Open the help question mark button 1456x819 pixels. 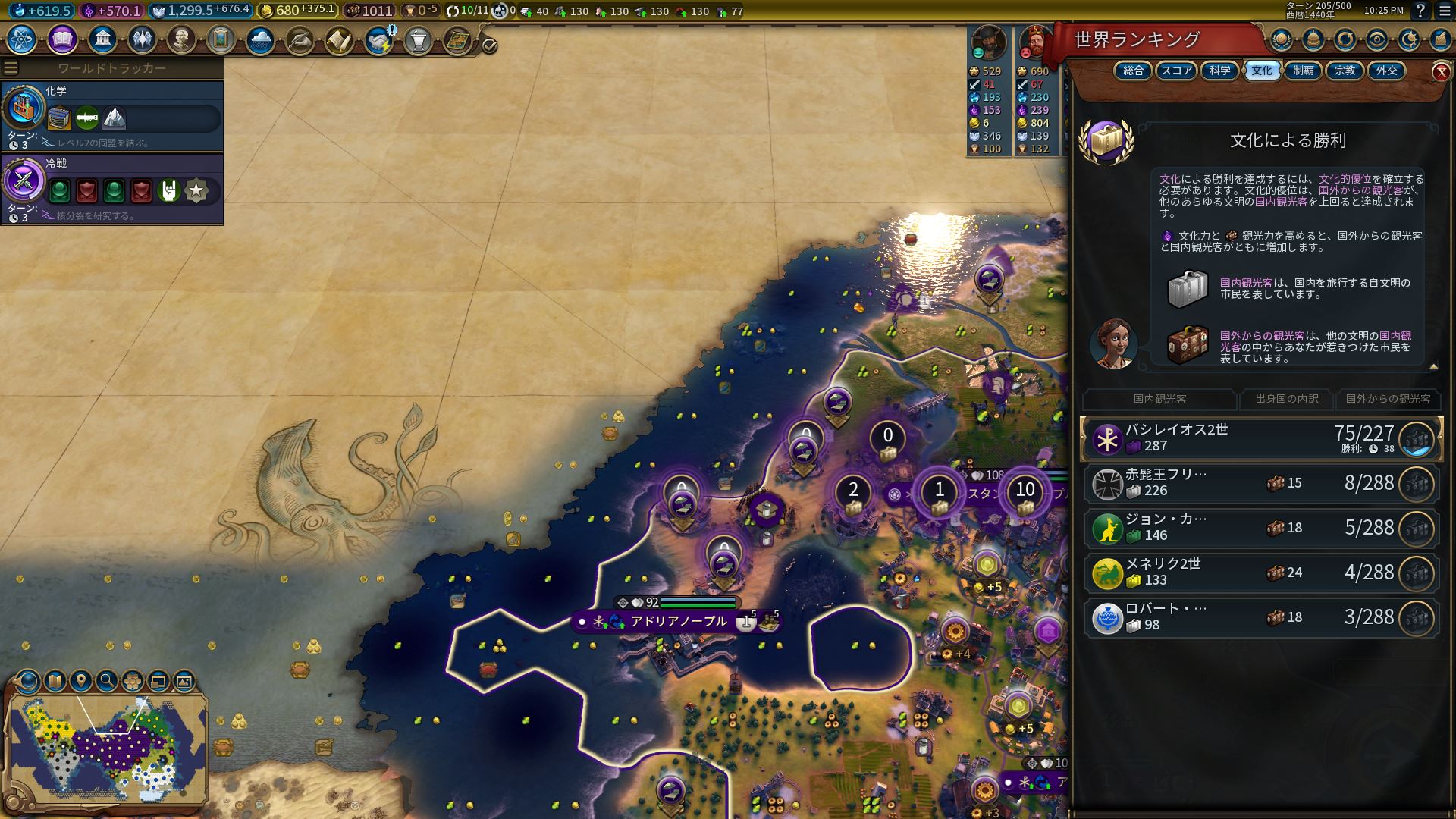pos(1421,11)
